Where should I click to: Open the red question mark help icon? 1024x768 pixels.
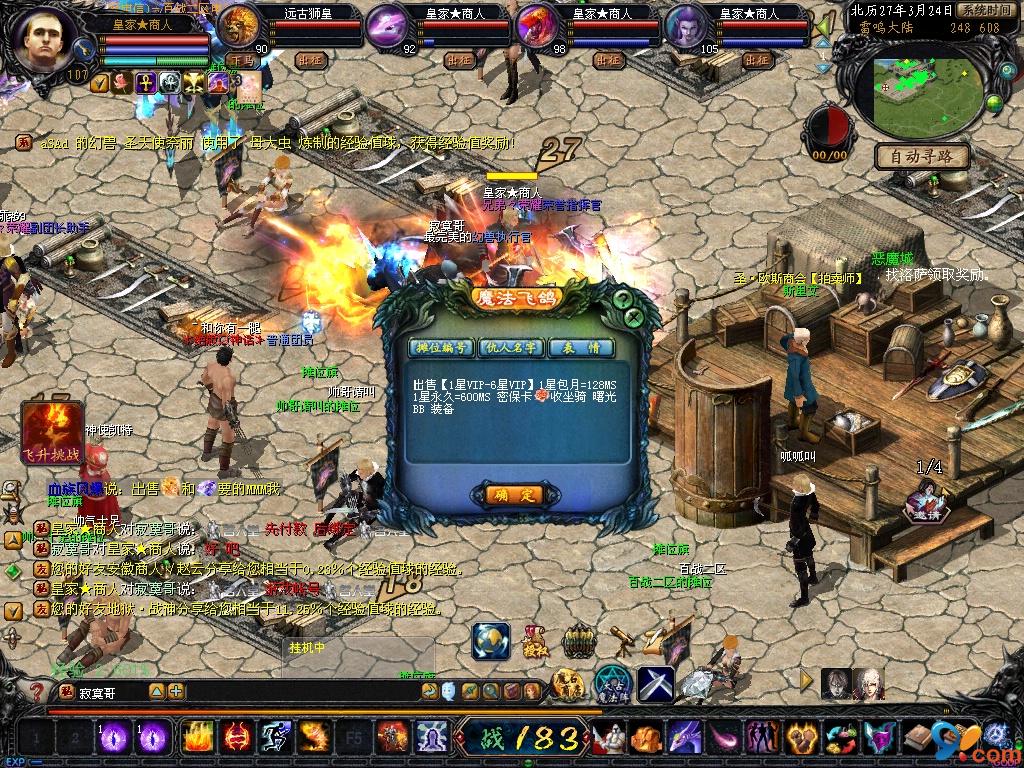[38, 691]
